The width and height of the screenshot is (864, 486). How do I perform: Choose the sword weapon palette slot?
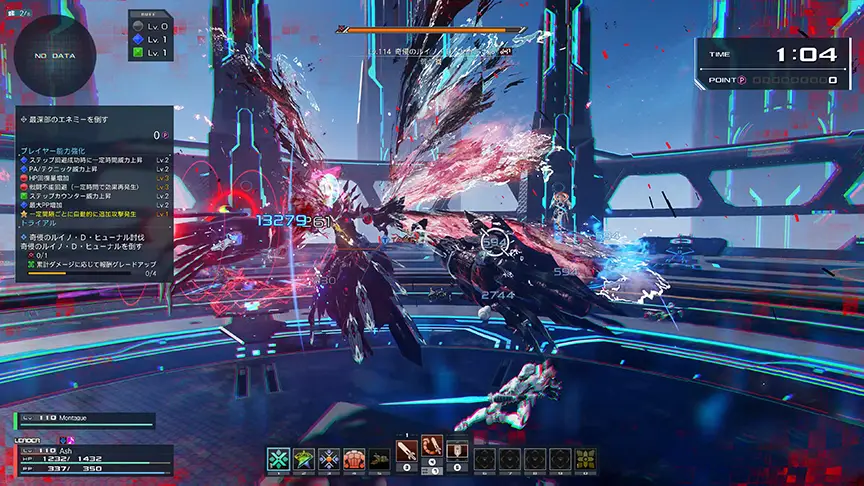(407, 451)
